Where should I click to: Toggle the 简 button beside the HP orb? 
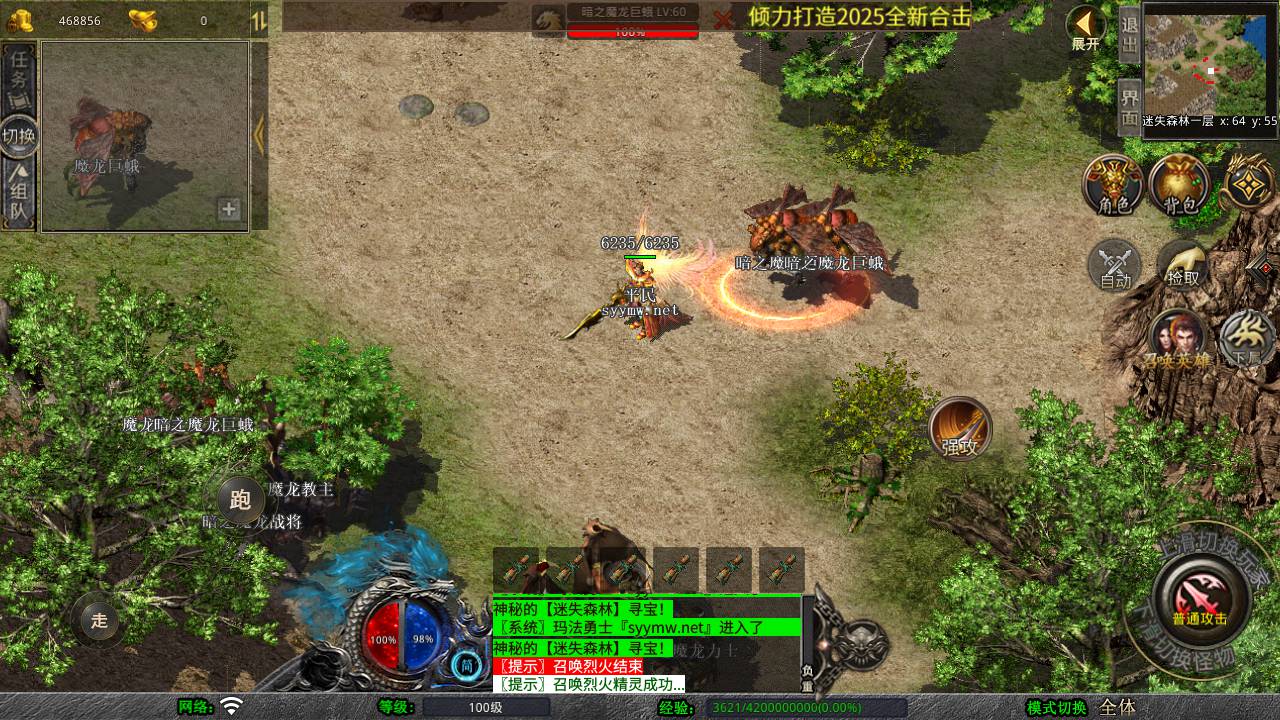466,665
